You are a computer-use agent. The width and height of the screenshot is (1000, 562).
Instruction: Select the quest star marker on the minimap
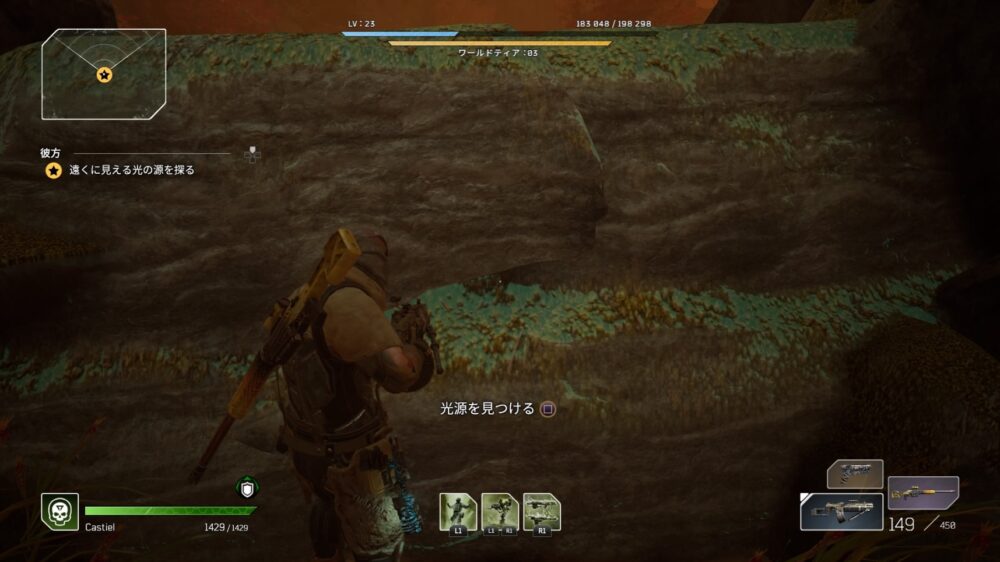click(104, 75)
